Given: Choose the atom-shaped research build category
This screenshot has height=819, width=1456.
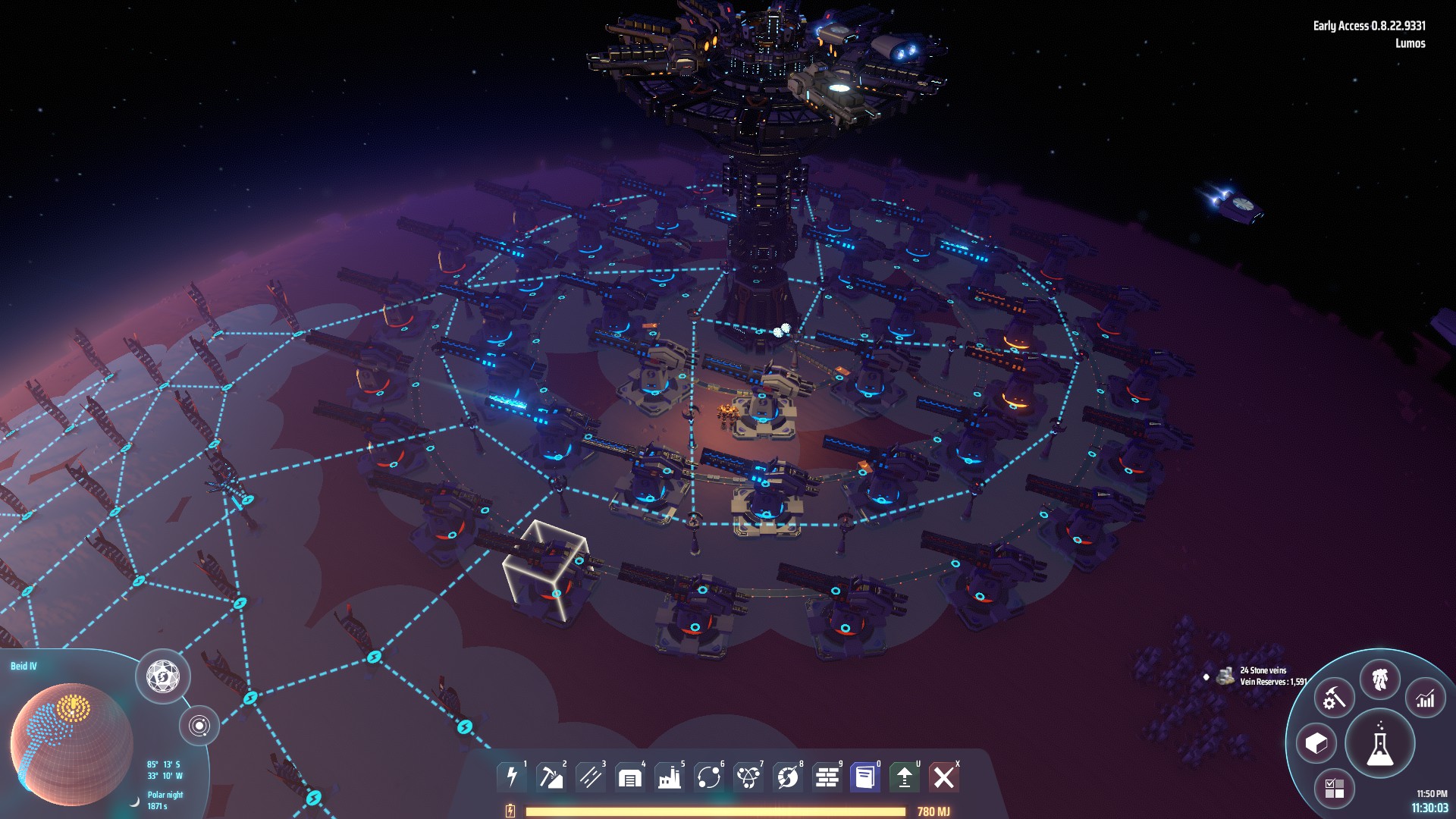Looking at the screenshot, I should click(x=748, y=777).
